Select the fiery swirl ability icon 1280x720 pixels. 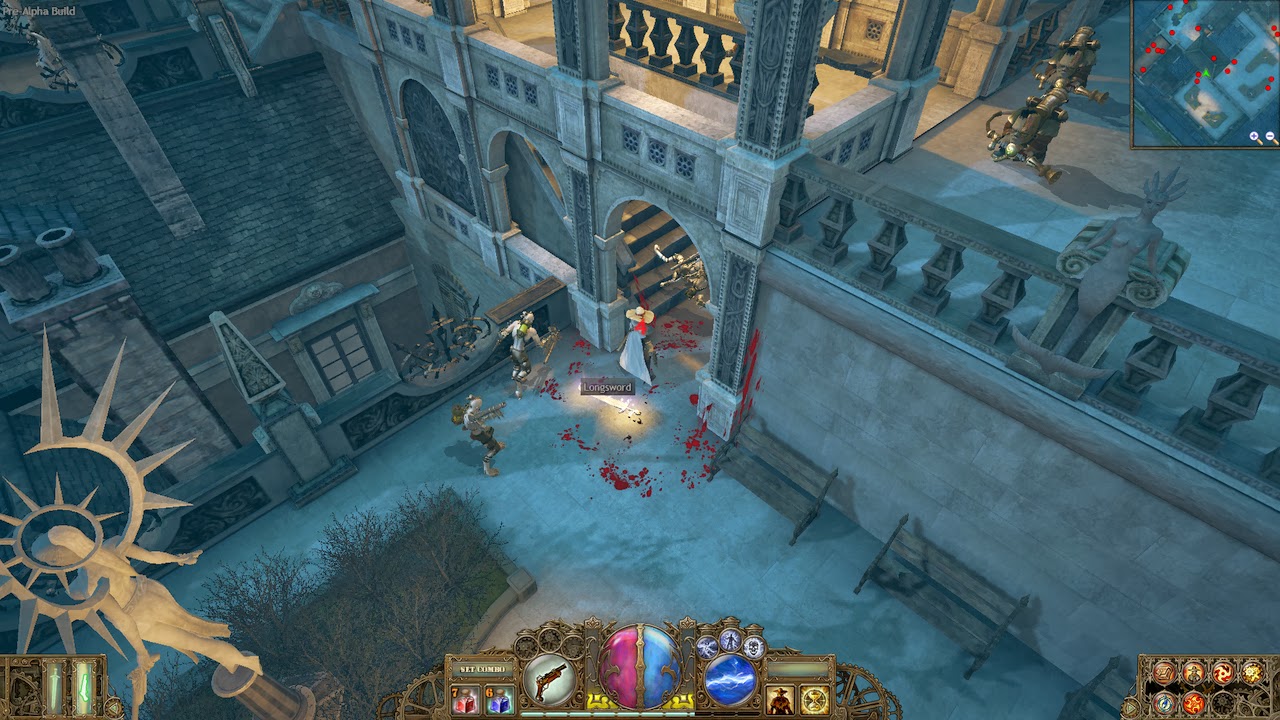1194,704
